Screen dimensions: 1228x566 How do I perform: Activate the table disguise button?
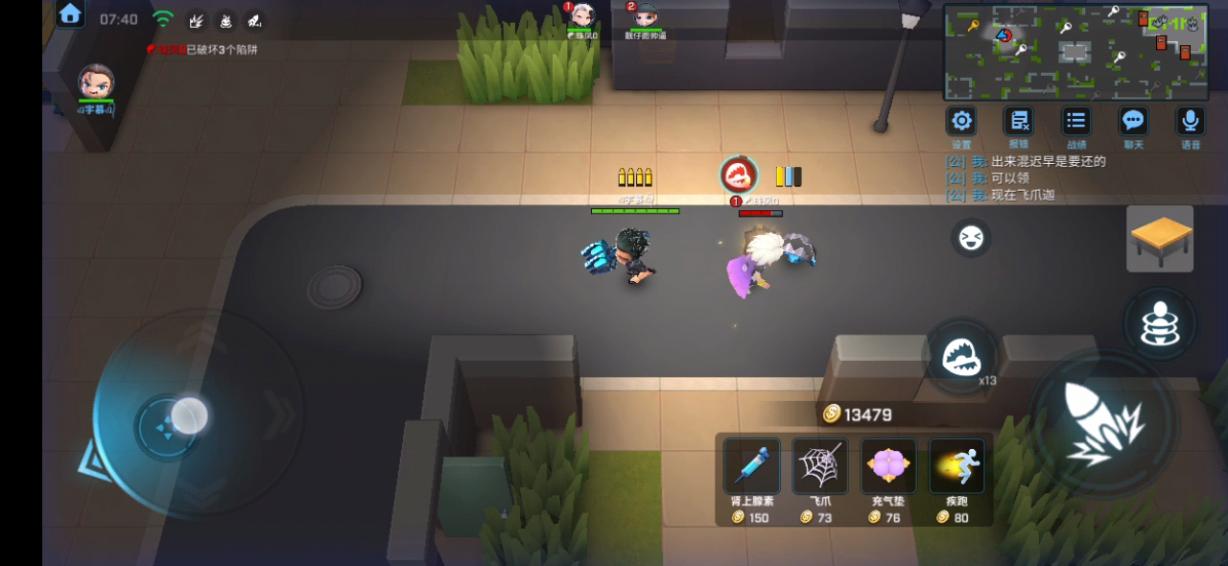pyautogui.click(x=1160, y=239)
